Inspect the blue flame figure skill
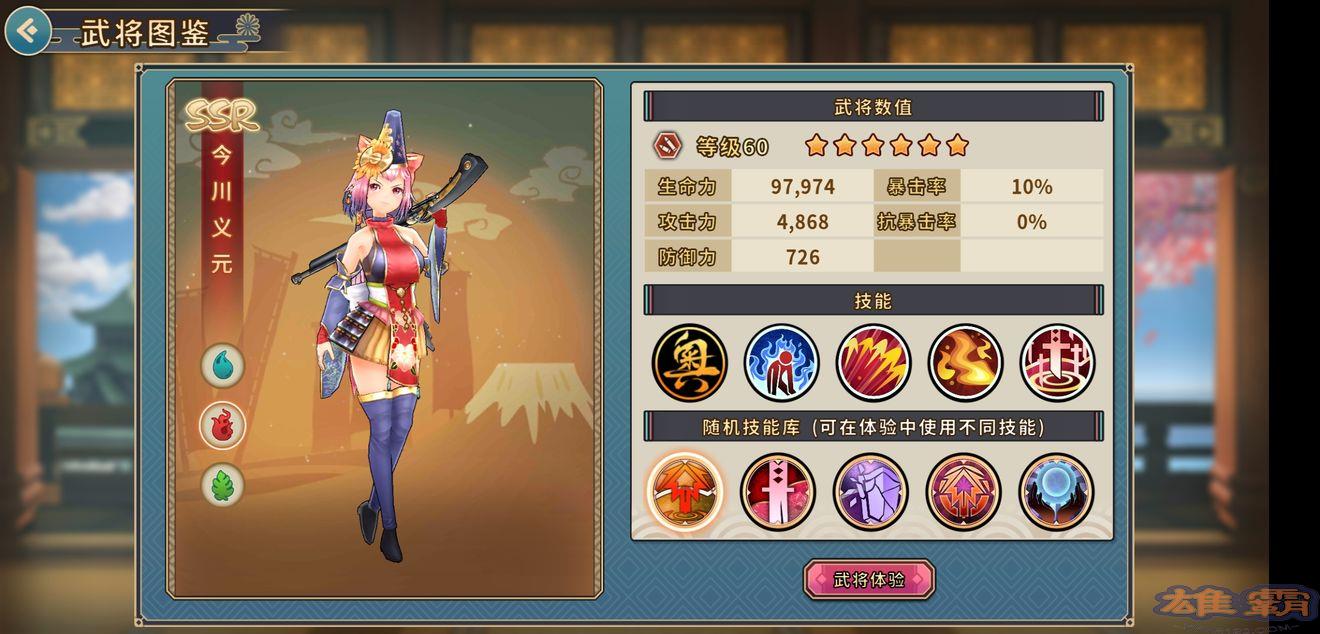This screenshot has height=634, width=1320. [781, 361]
